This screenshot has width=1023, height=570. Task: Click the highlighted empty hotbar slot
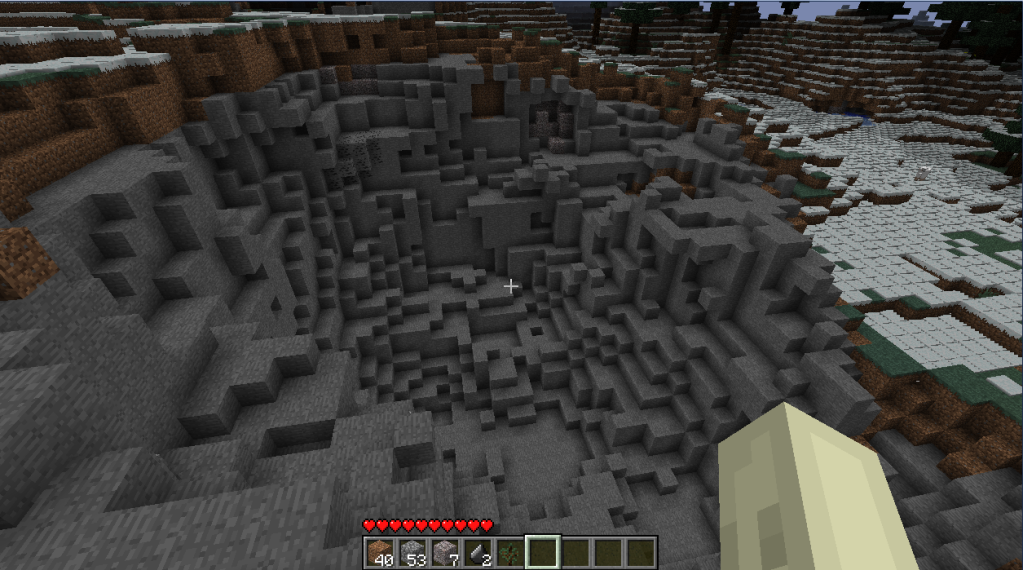[x=542, y=552]
